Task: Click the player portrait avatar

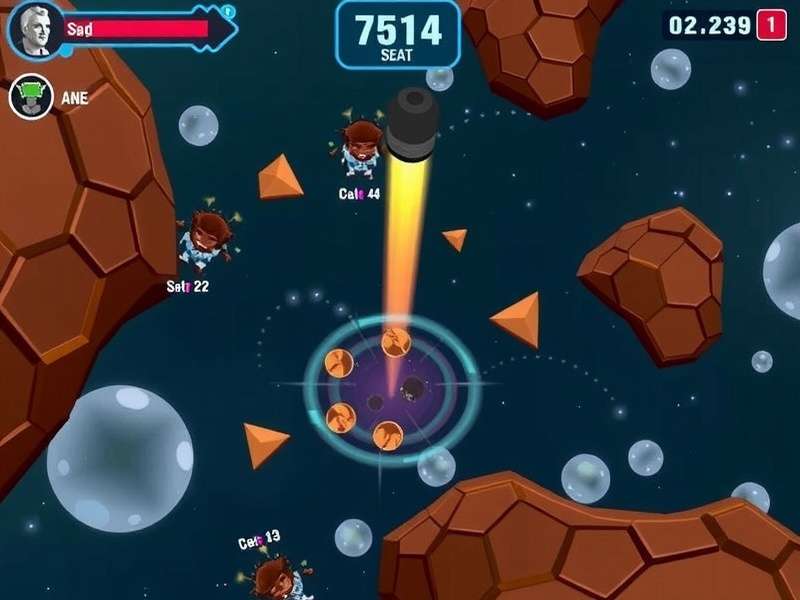Action: 34,29
